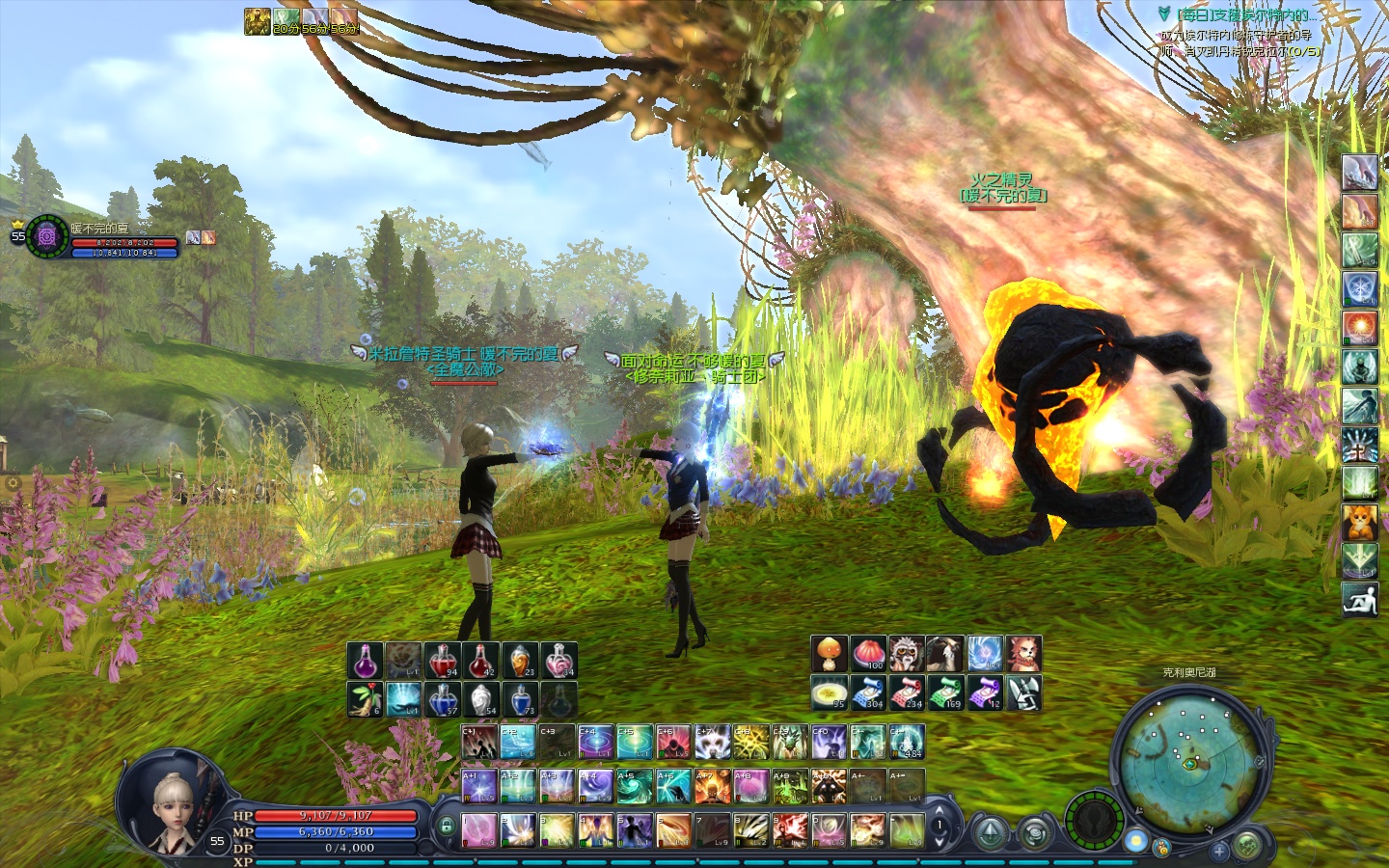
Task: Click the sitting figure rest icon
Action: (1359, 599)
